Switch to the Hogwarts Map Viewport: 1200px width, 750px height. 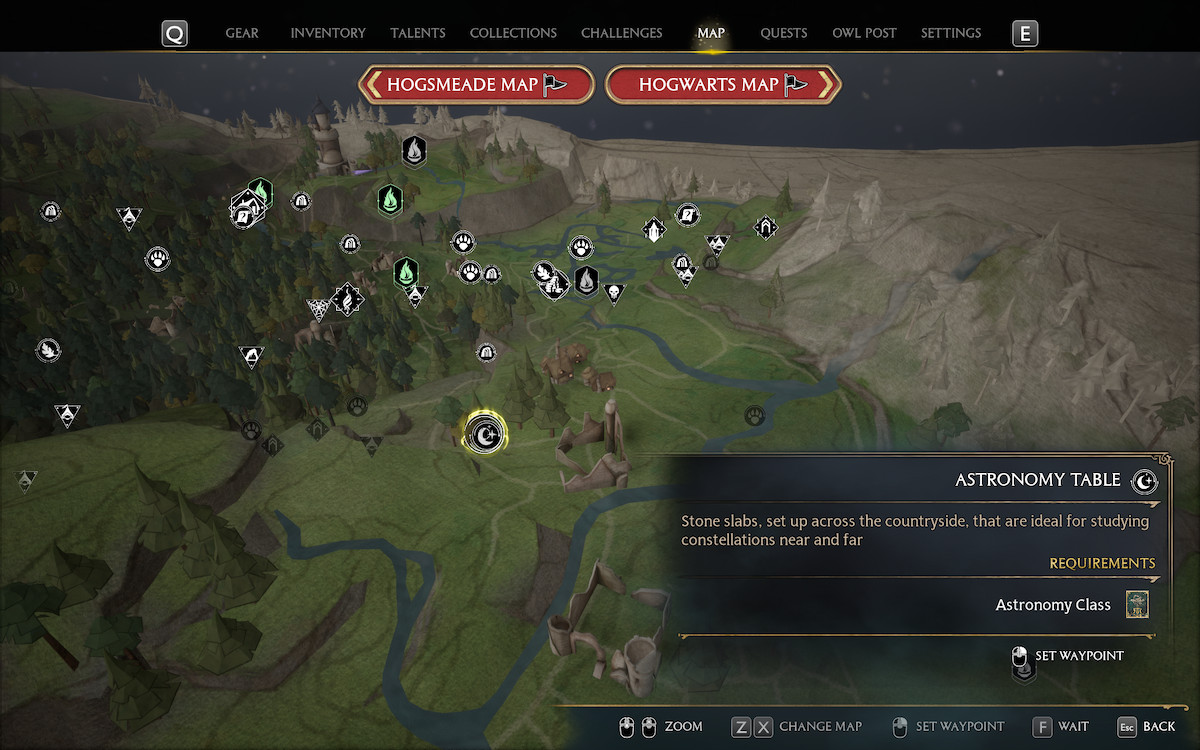point(723,85)
